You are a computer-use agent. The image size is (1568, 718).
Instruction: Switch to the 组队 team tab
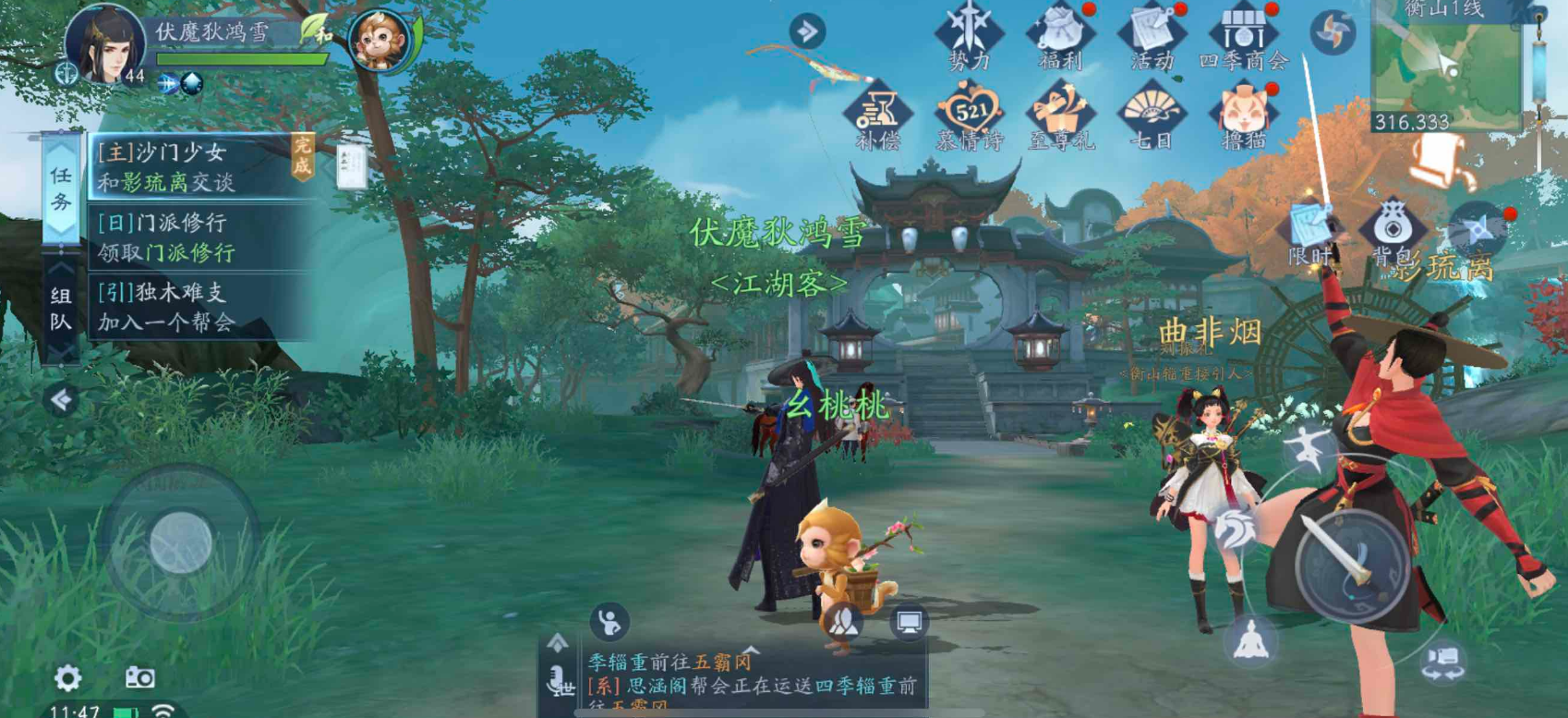point(61,309)
